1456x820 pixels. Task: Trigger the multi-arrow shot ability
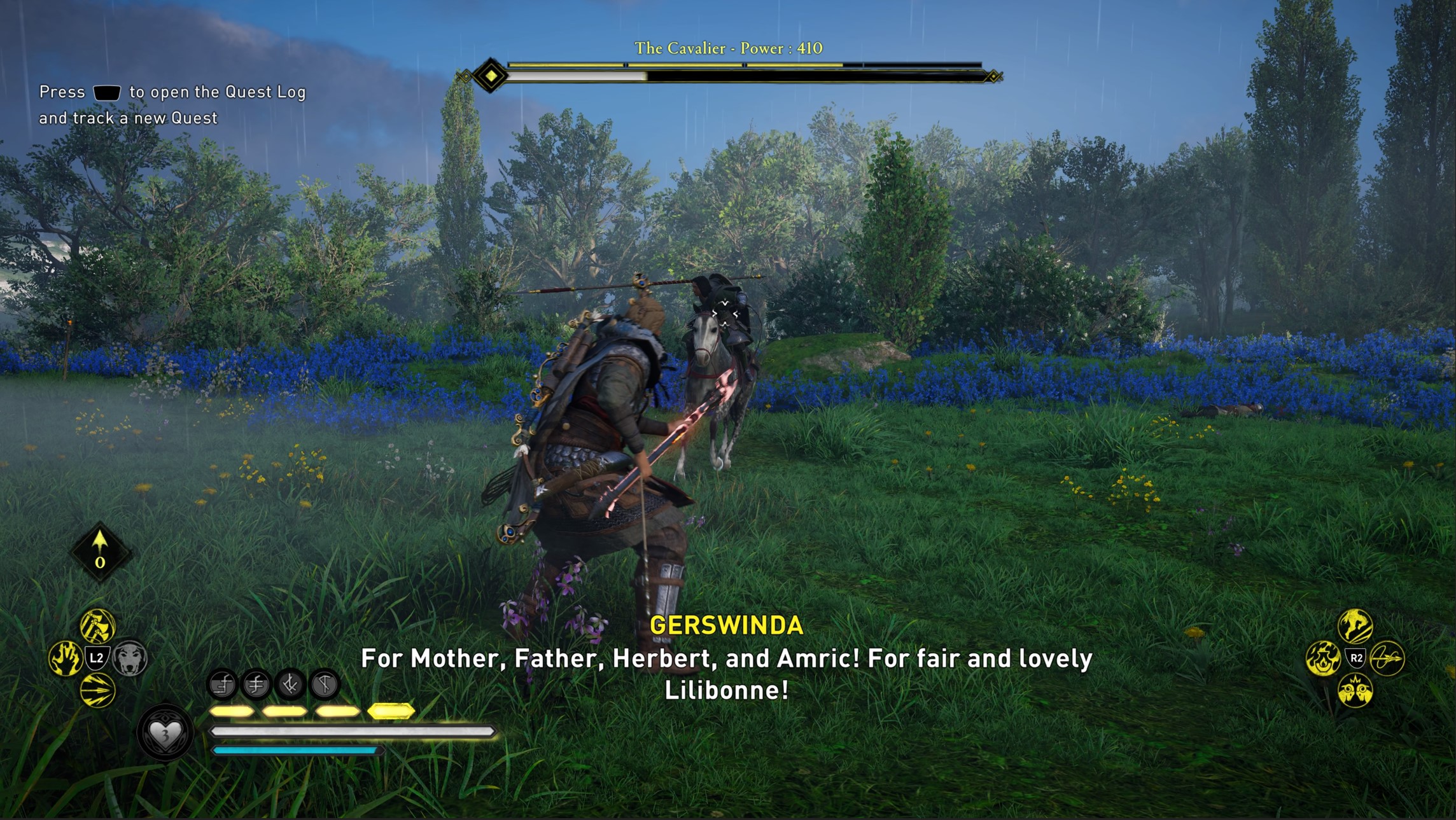coord(97,691)
